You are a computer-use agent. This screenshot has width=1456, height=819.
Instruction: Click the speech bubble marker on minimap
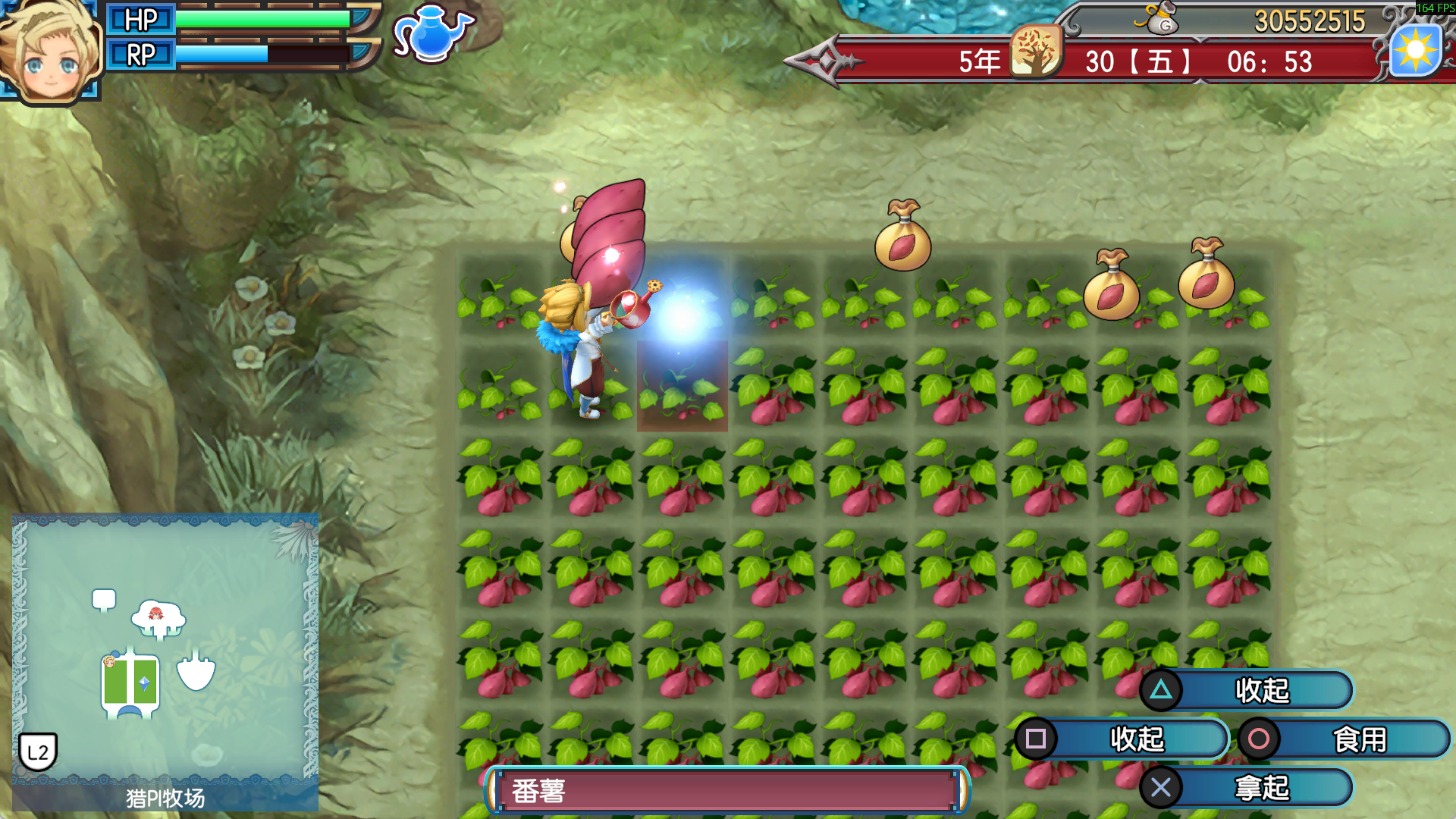pos(104,600)
